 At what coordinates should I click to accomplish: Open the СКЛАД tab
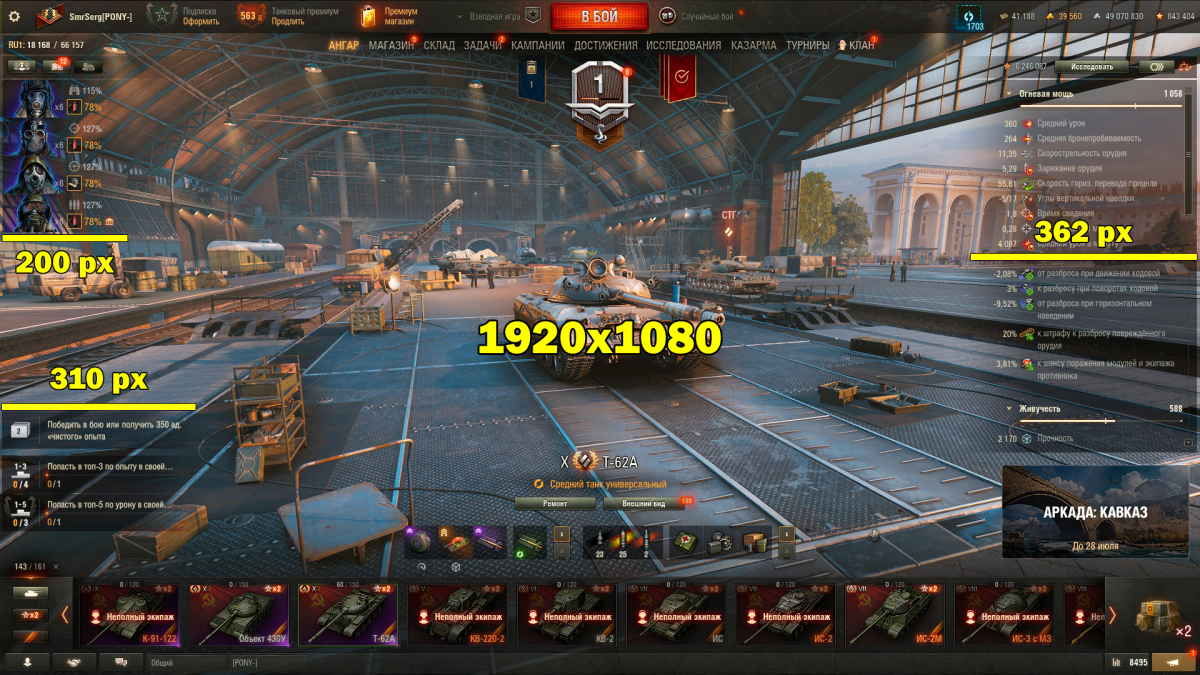point(439,45)
